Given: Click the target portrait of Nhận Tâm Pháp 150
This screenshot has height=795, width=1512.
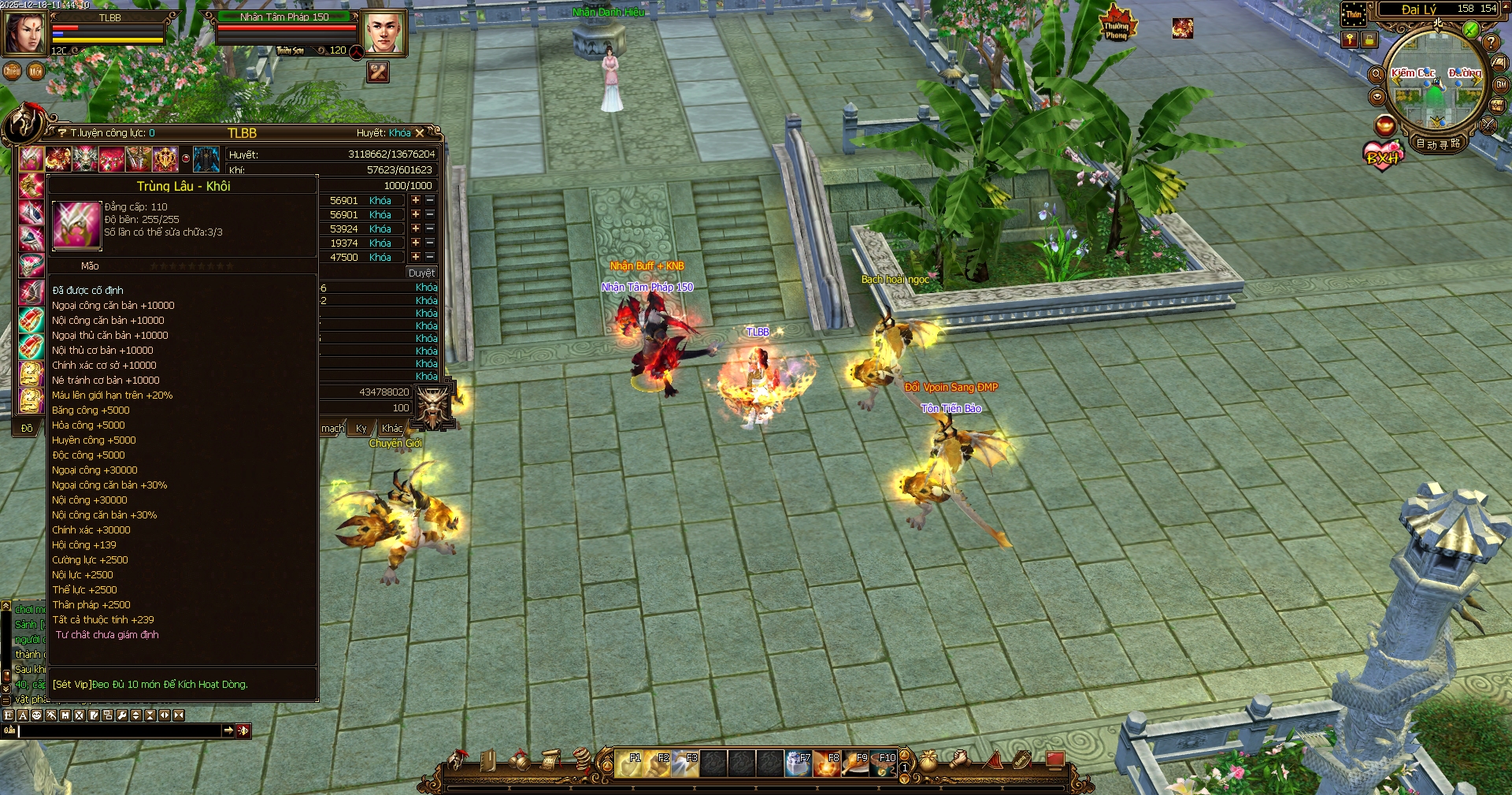Looking at the screenshot, I should pyautogui.click(x=384, y=33).
